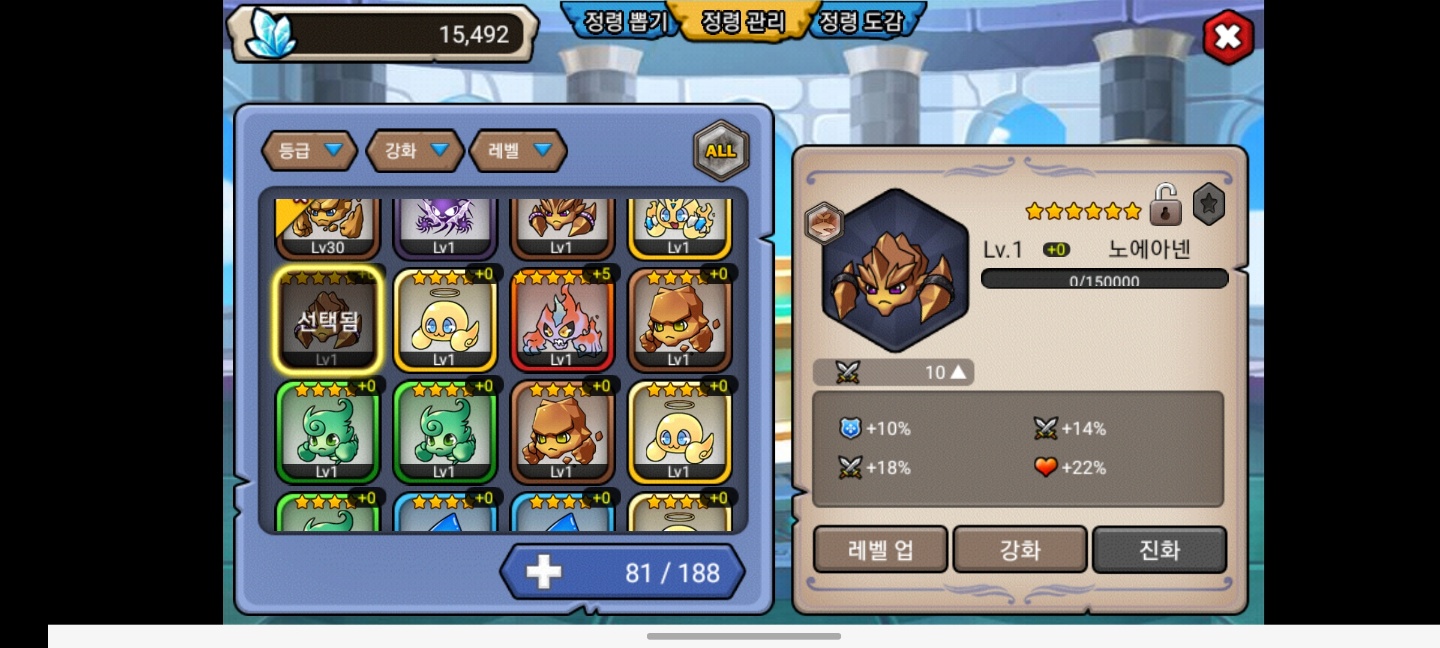Select the 정령 관리 tab

(x=742, y=21)
